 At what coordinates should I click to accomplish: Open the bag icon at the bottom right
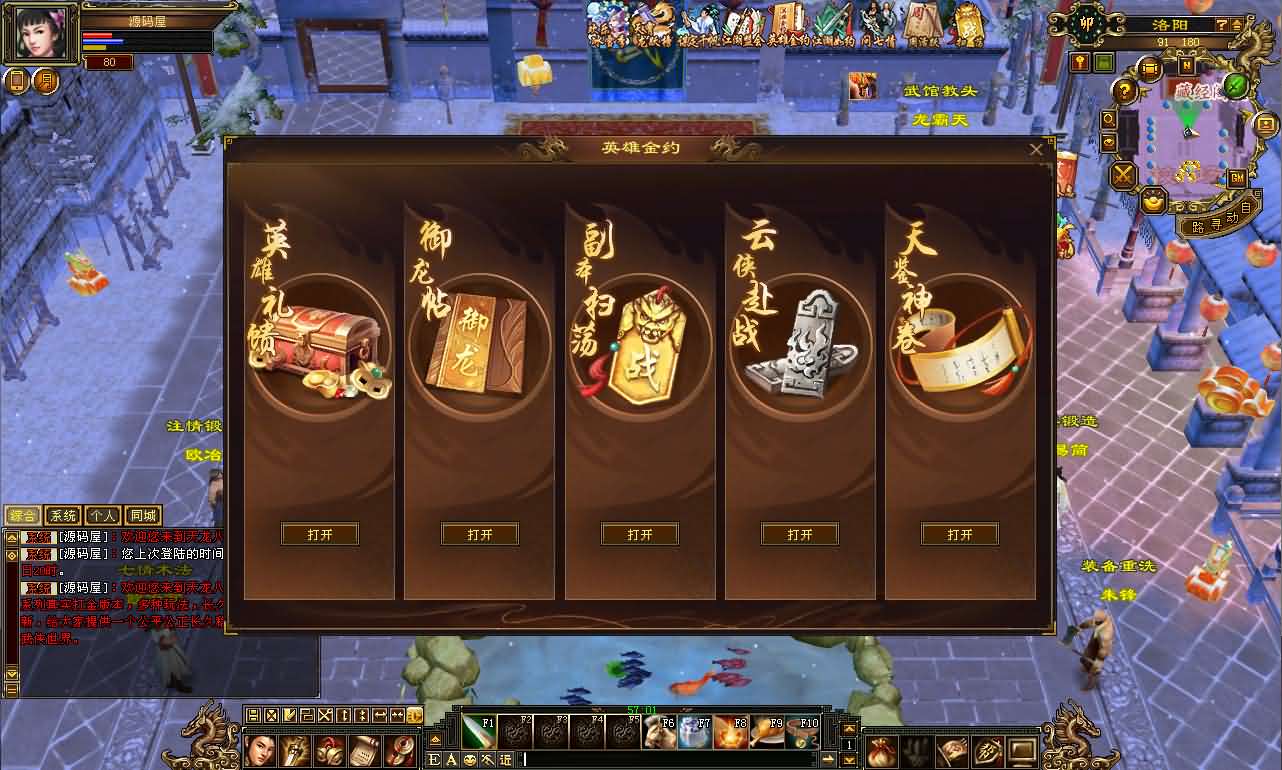tap(882, 751)
